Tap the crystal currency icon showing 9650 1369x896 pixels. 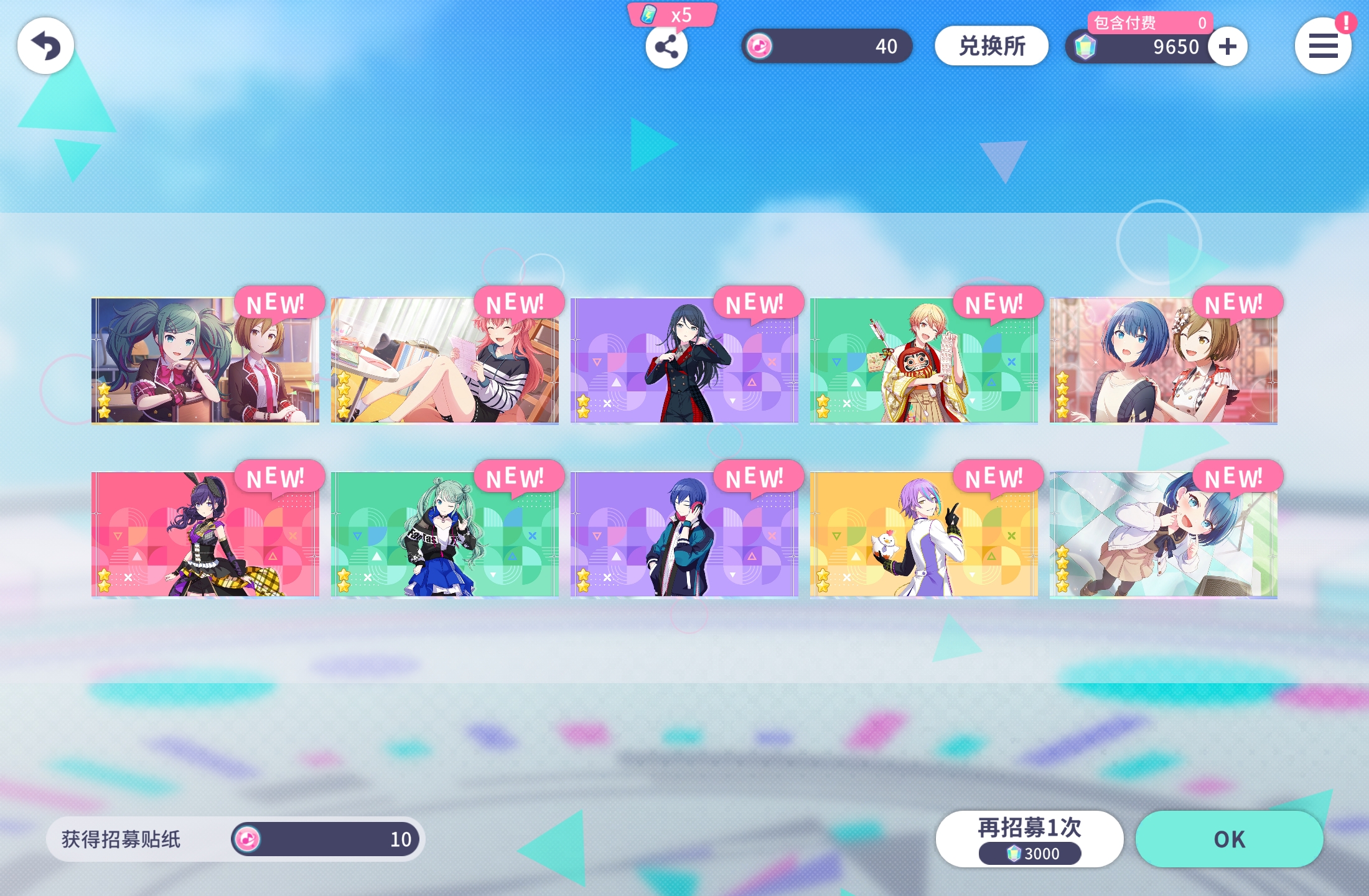click(x=1086, y=47)
